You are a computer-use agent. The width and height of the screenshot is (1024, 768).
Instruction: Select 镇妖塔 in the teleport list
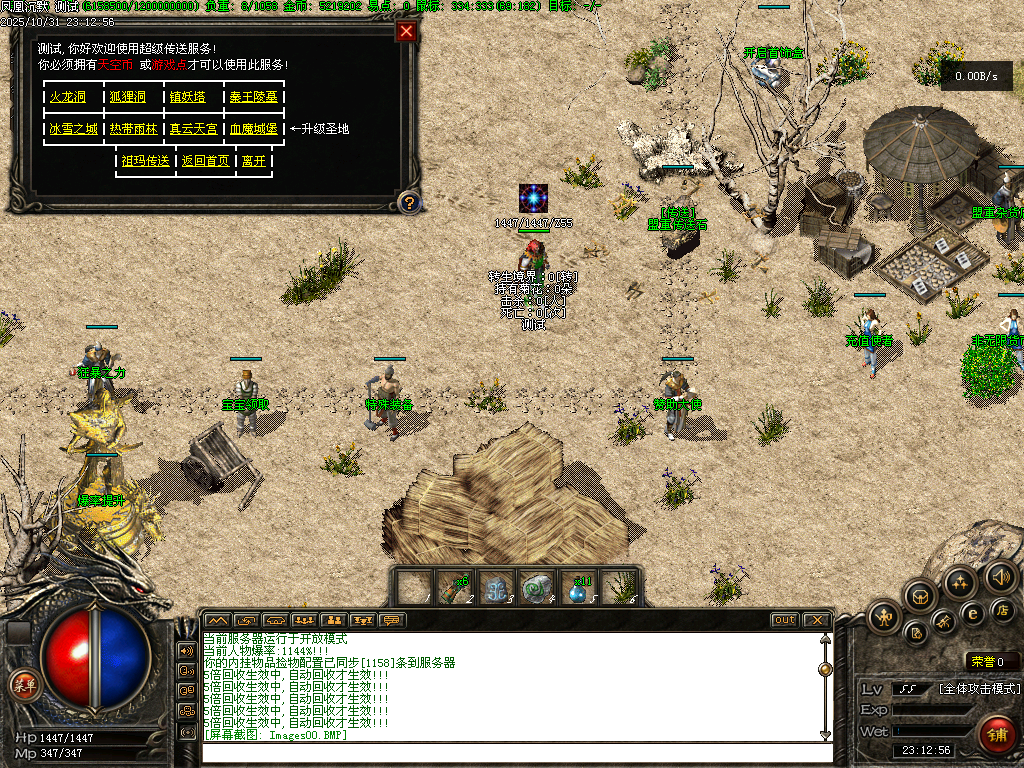187,97
